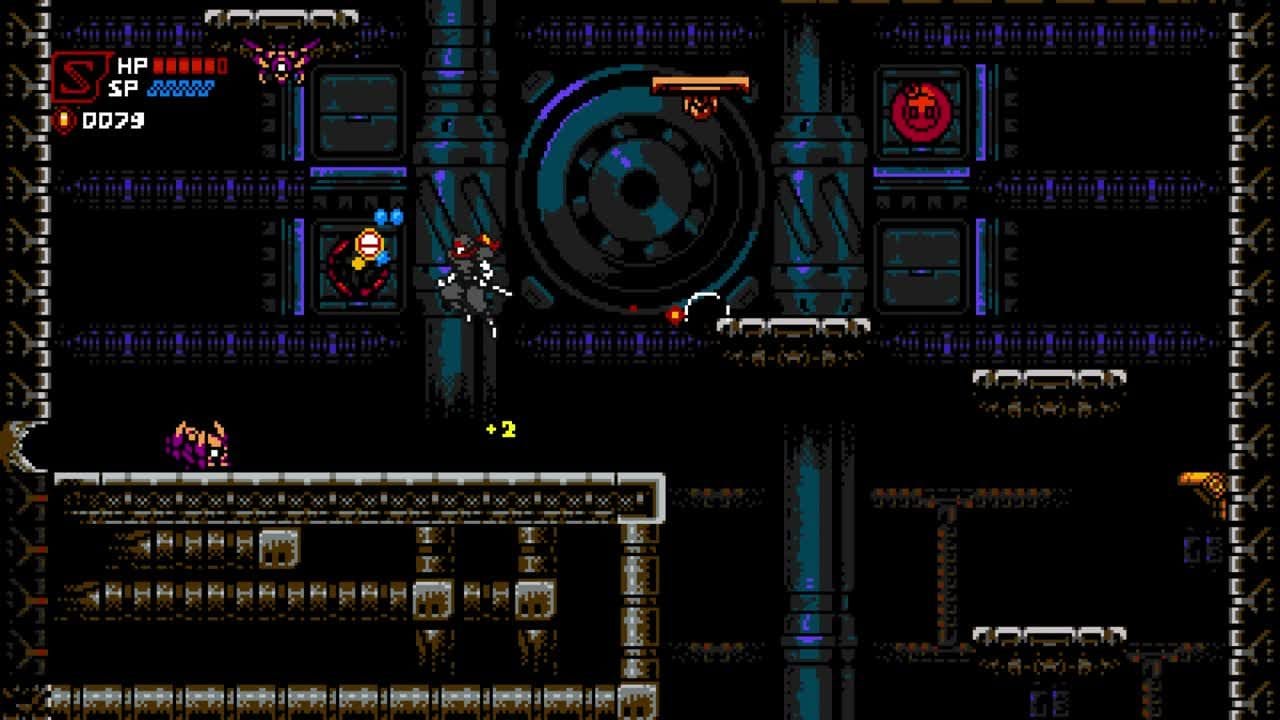
Task: Click the red S emblem icon
Action: [80, 76]
